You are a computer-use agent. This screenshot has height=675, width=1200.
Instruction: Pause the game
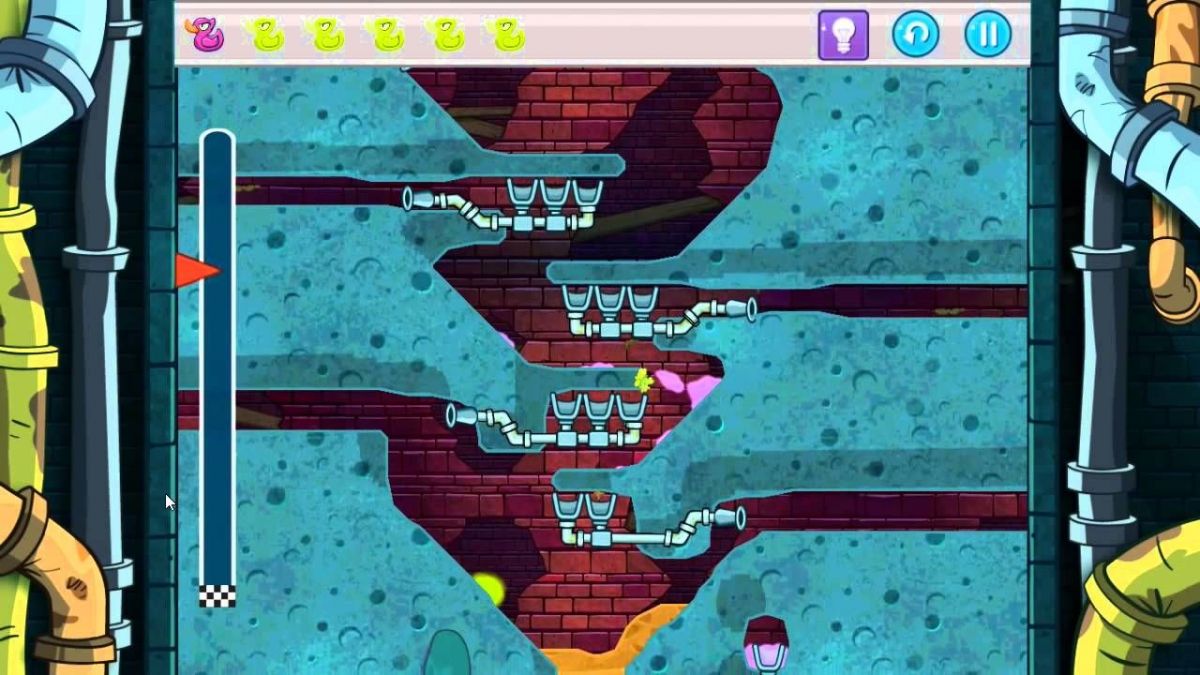pos(987,35)
